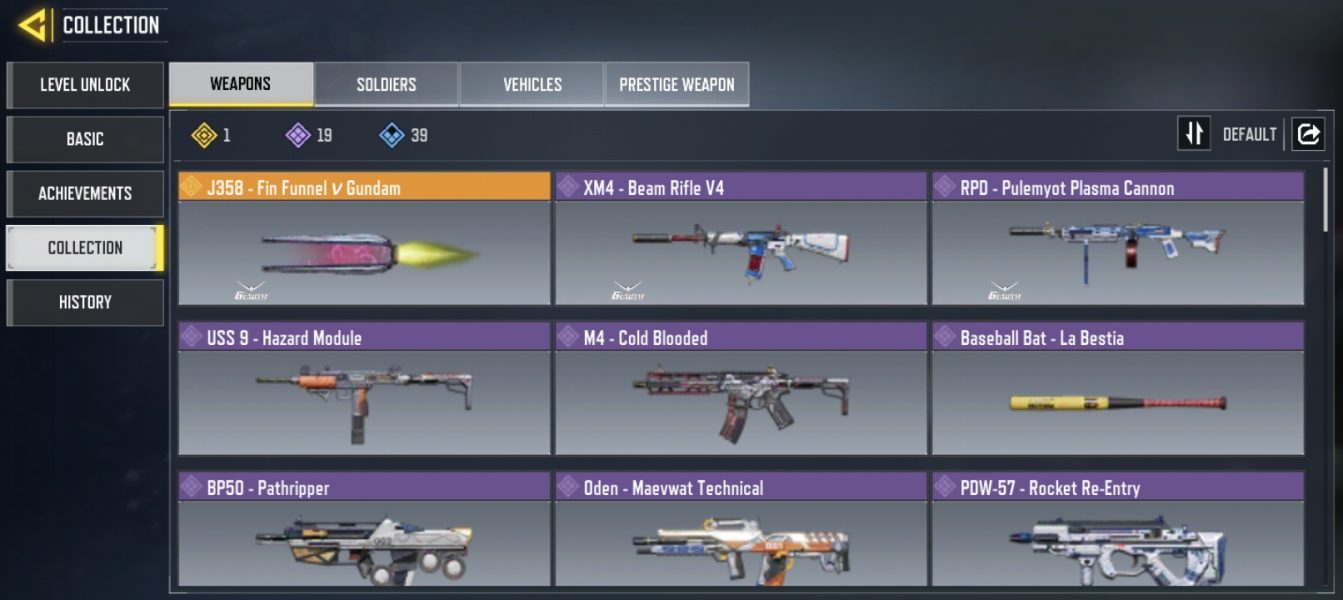Show the Achievements section

(85, 193)
